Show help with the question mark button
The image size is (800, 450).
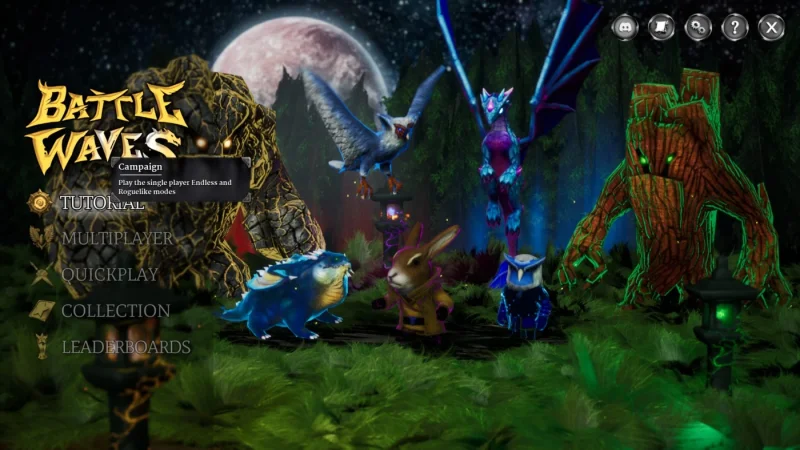(x=734, y=27)
